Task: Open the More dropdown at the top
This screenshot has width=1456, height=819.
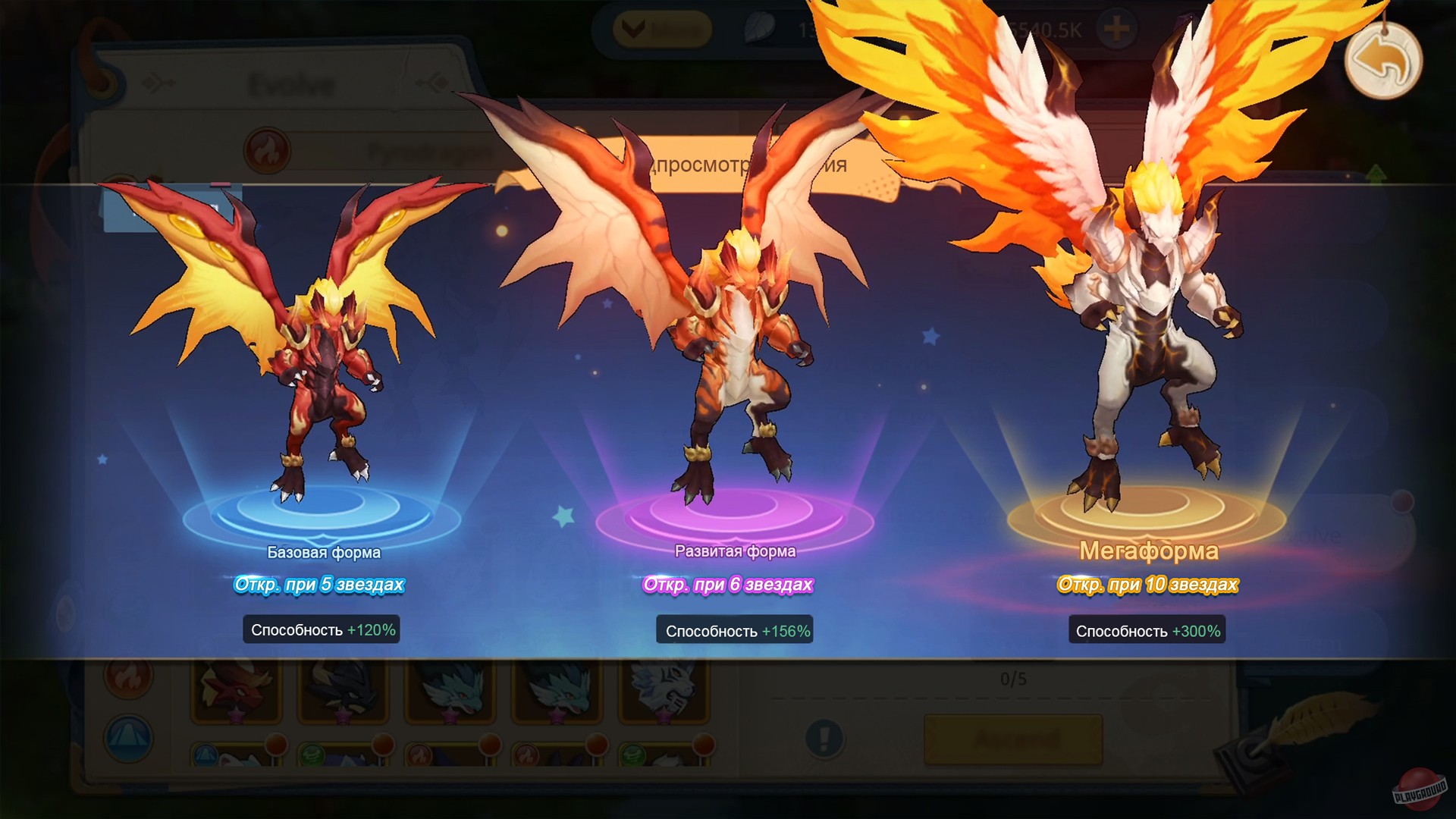Action: (660, 30)
